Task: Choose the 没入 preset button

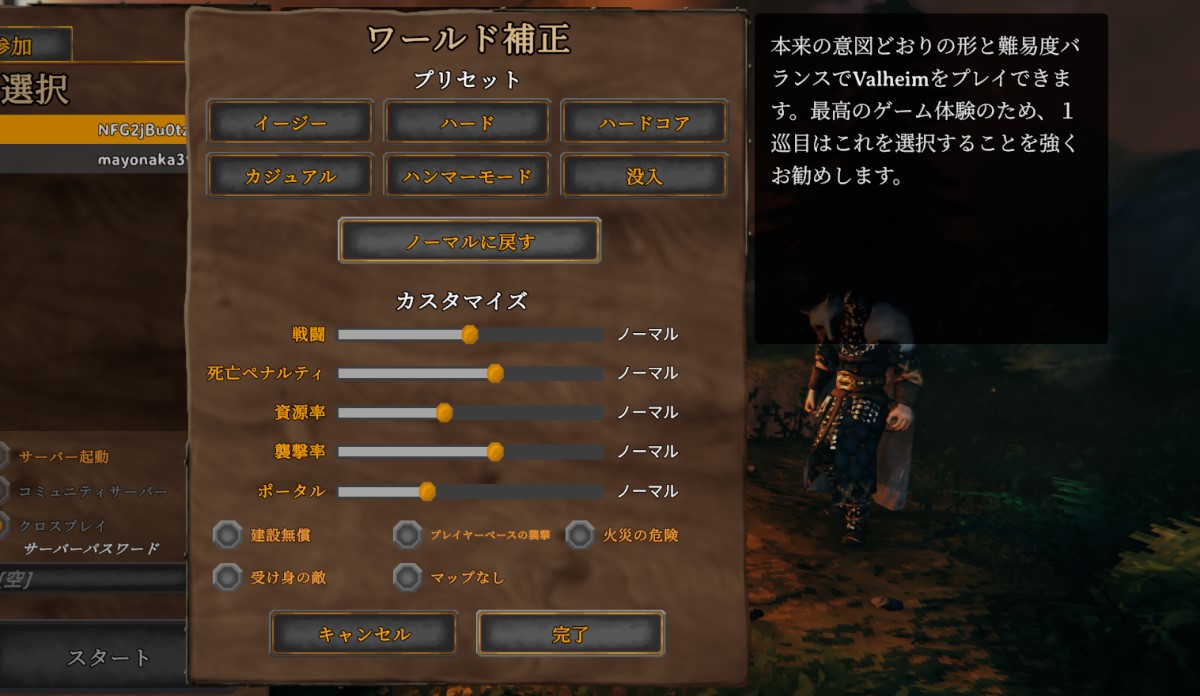Action: point(644,176)
